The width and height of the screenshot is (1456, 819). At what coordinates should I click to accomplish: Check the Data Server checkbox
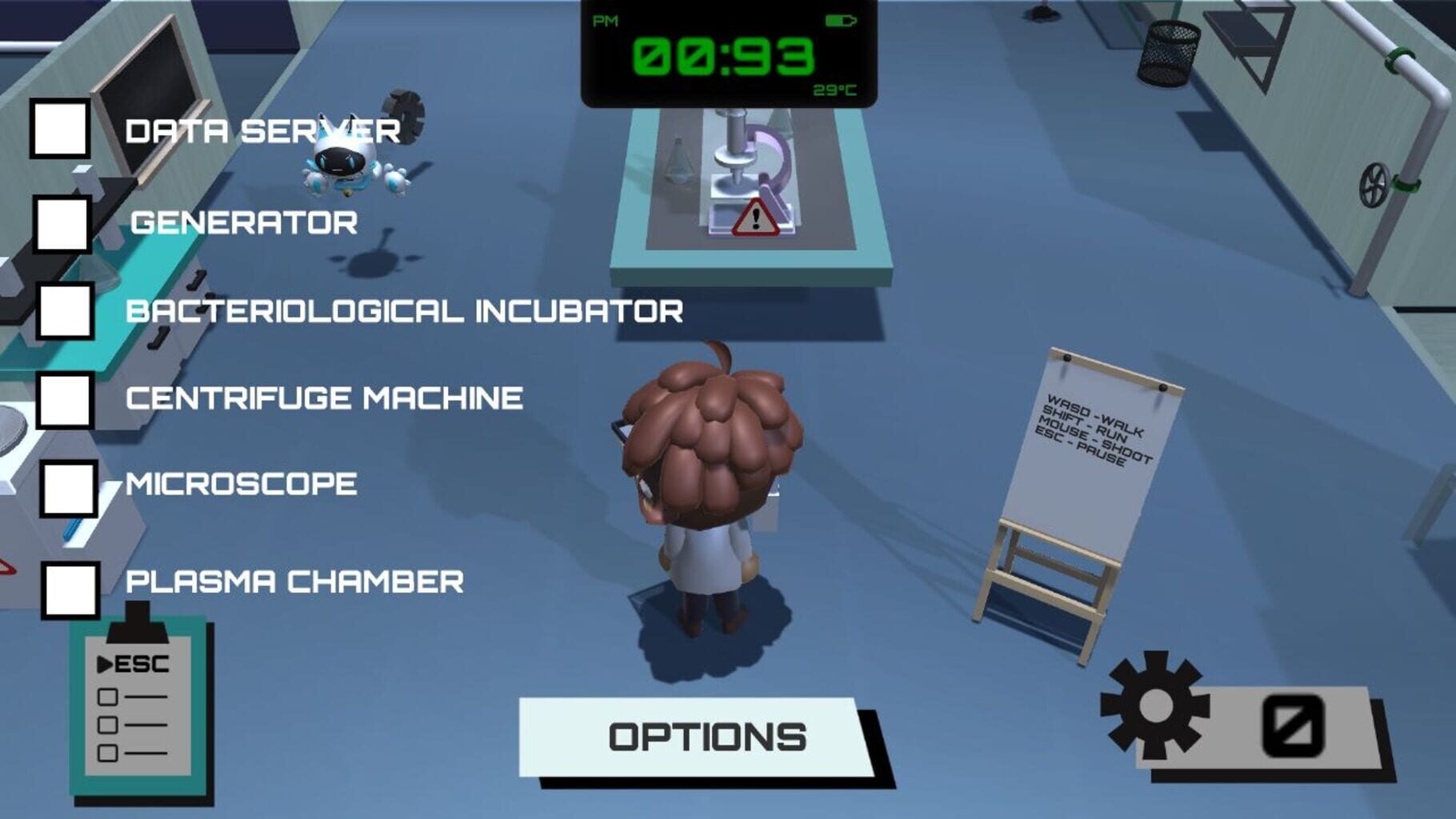[x=61, y=130]
